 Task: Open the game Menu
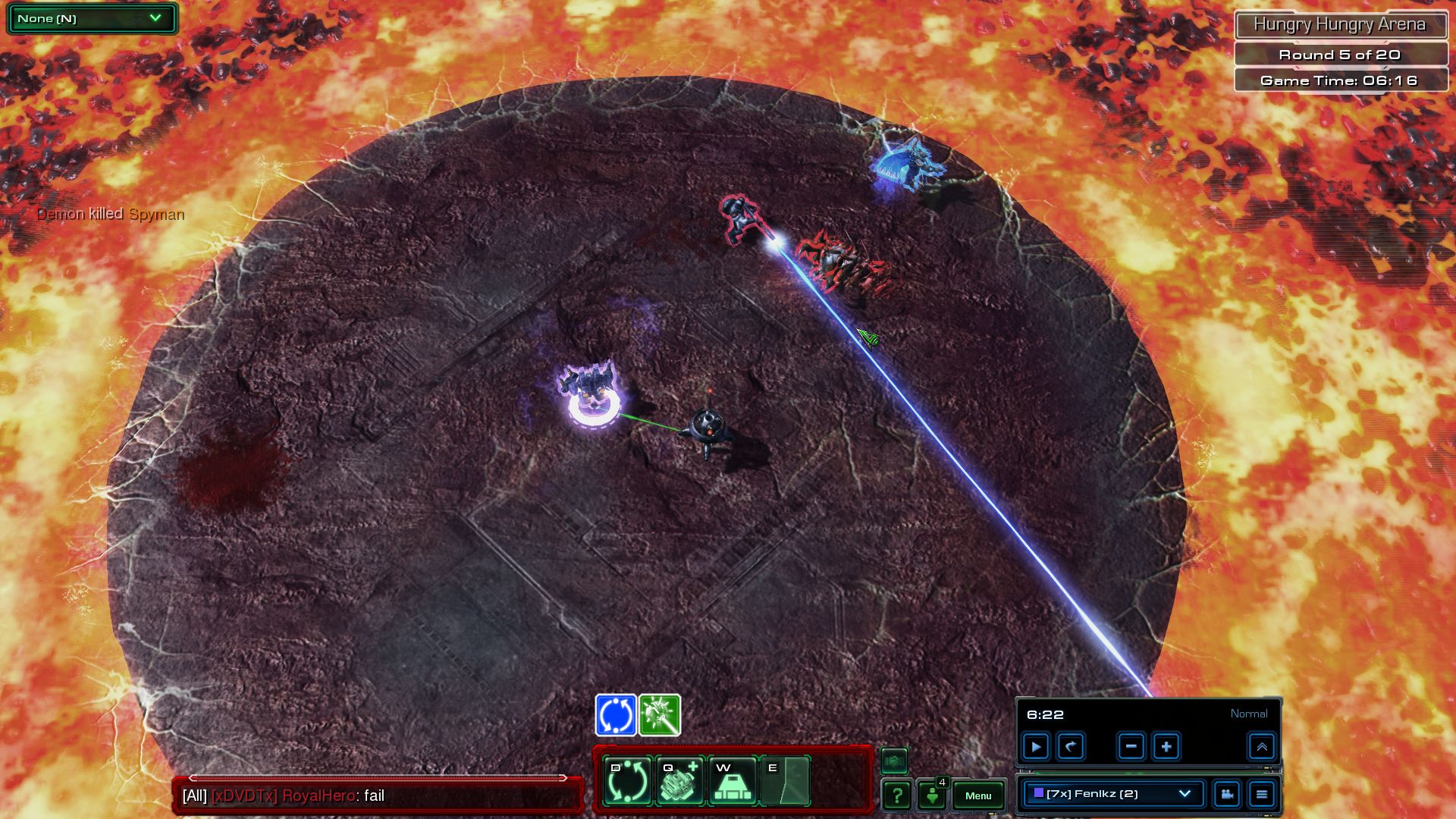[977, 795]
